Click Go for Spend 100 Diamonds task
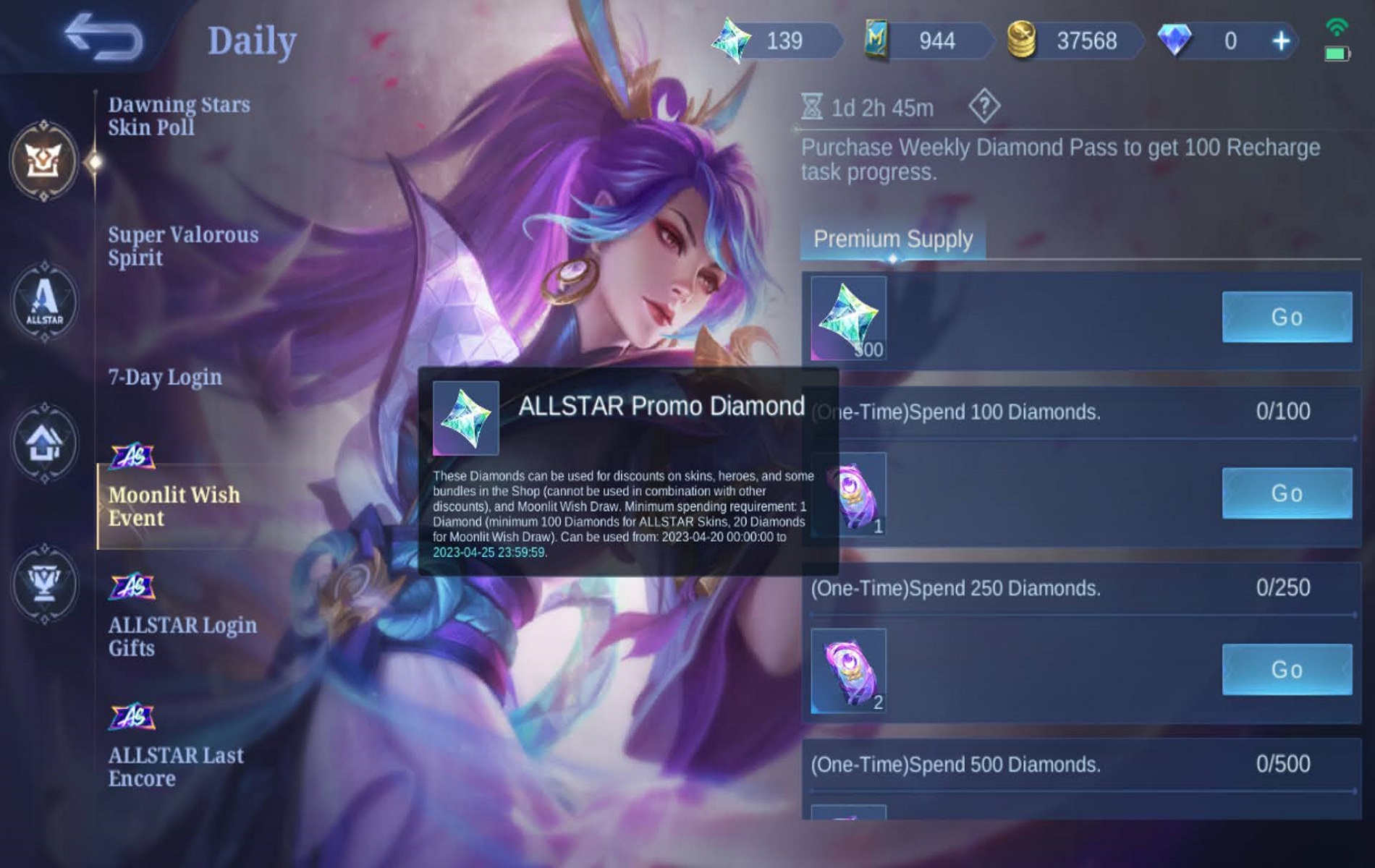The width and height of the screenshot is (1375, 868). coord(1286,493)
